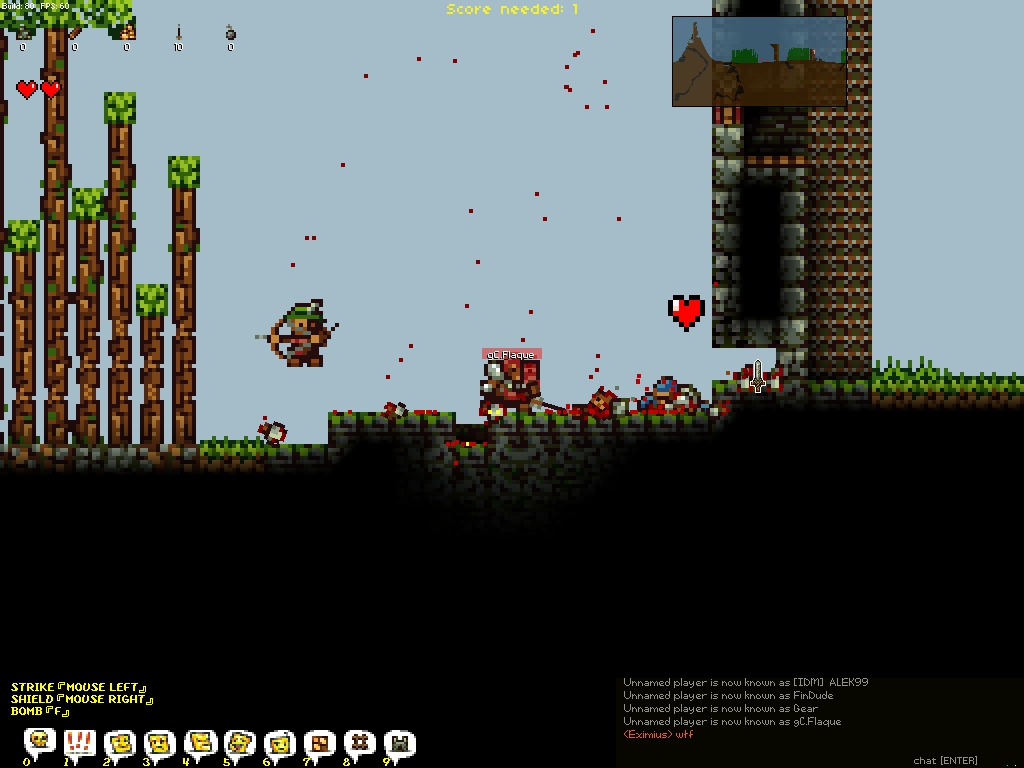Open the chat input box

pyautogui.click(x=945, y=761)
